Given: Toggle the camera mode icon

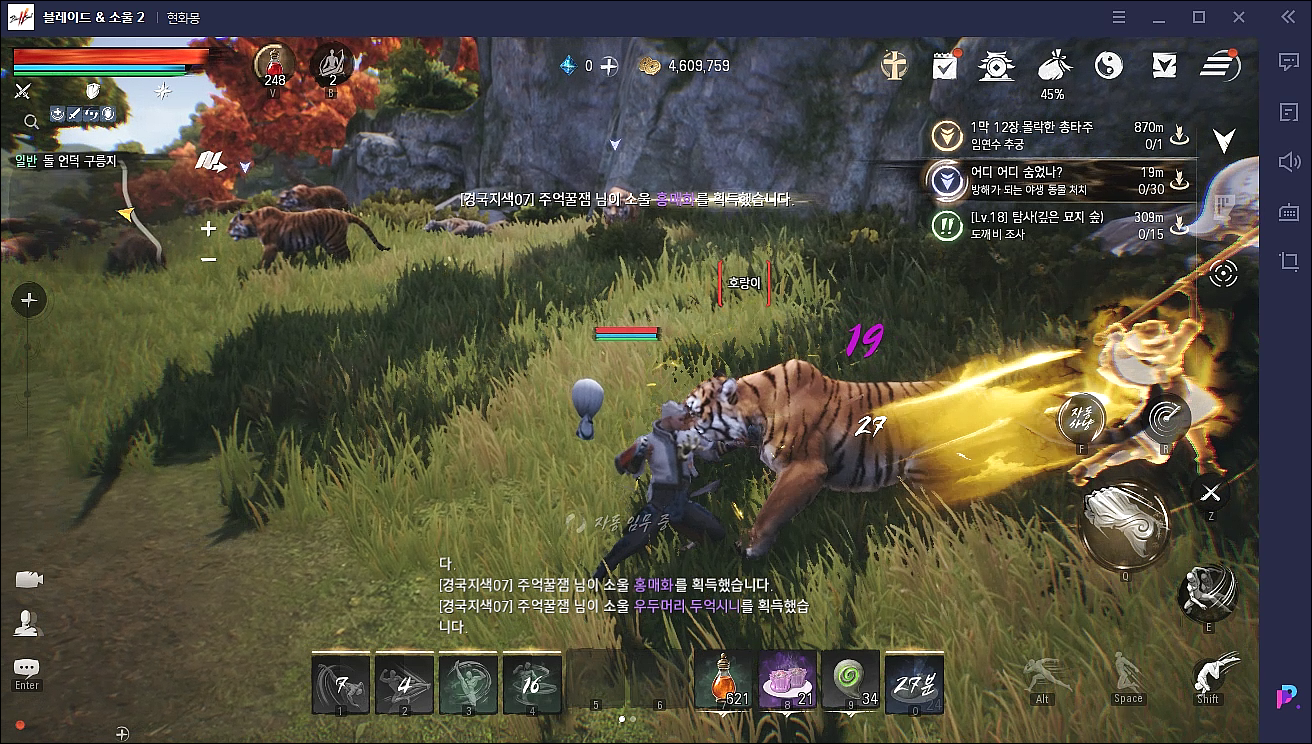Looking at the screenshot, I should click(x=29, y=580).
